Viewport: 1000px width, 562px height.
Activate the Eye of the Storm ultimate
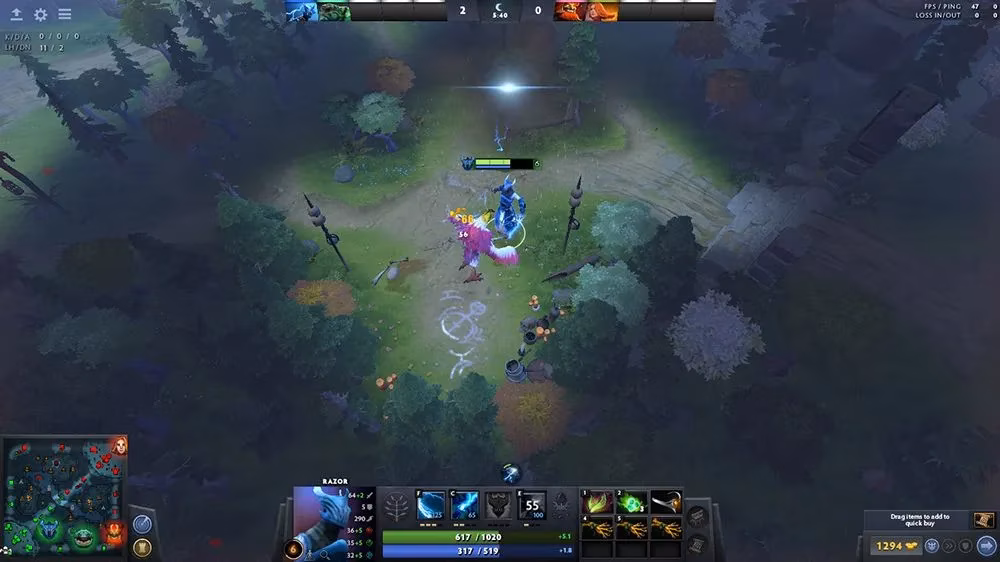click(533, 505)
